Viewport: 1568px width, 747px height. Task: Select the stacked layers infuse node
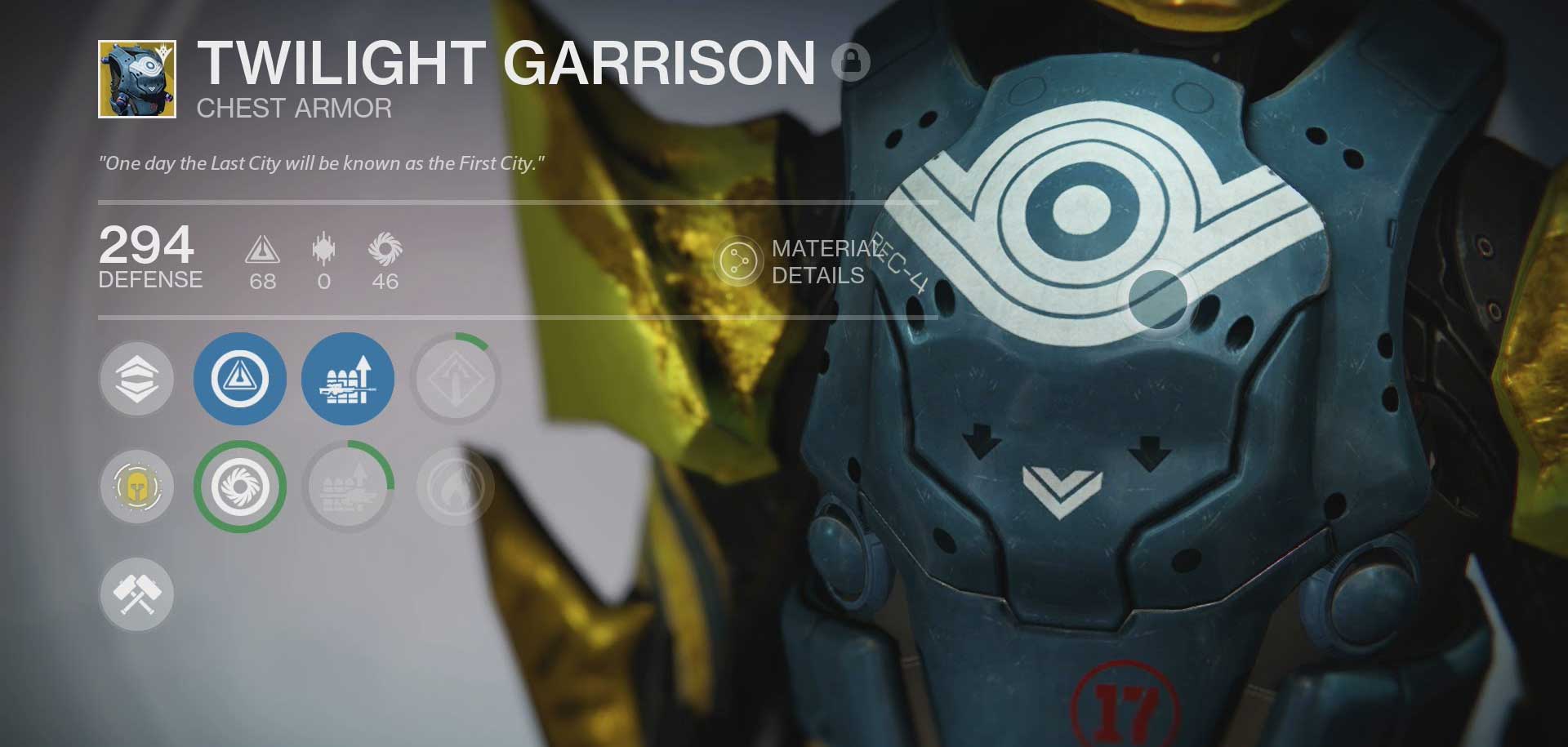(136, 379)
